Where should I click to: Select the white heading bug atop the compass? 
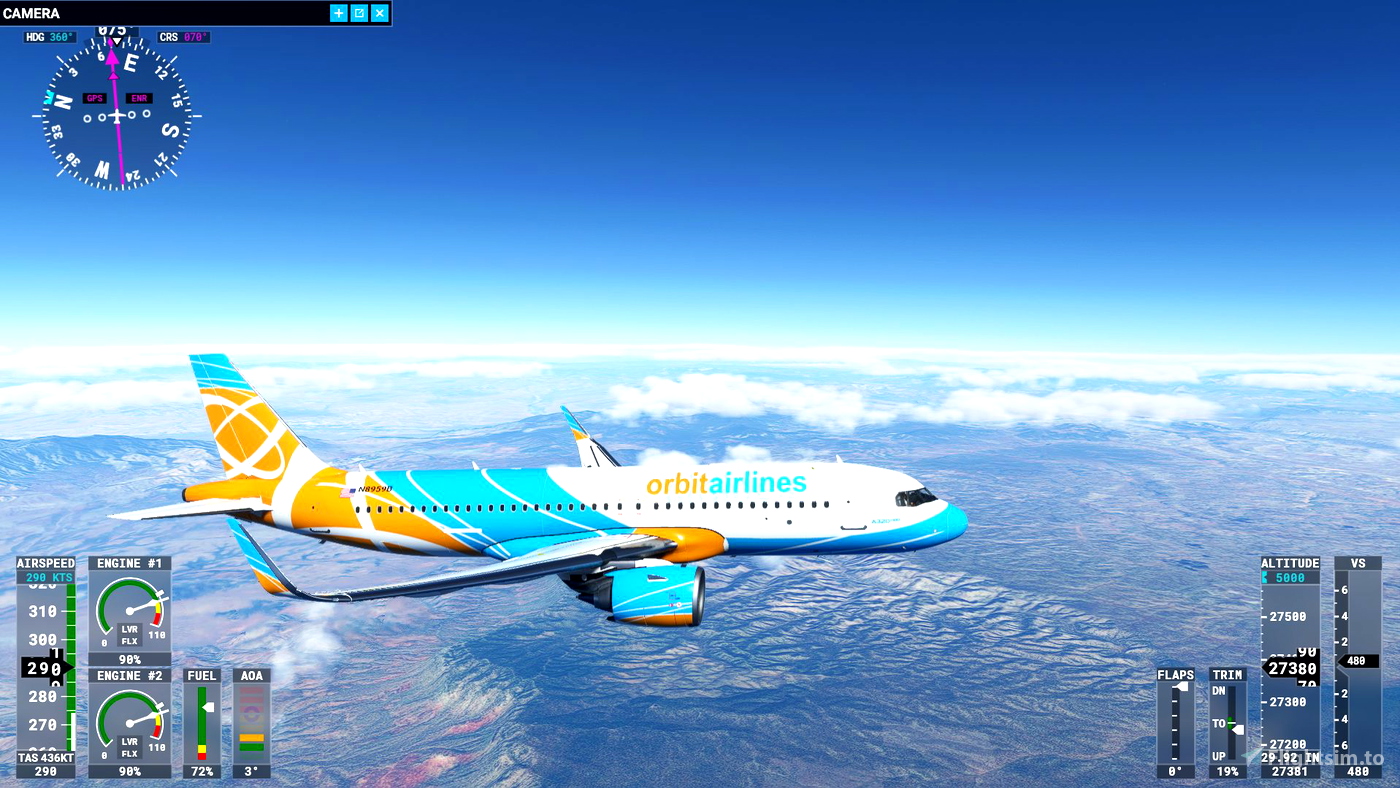click(x=117, y=40)
